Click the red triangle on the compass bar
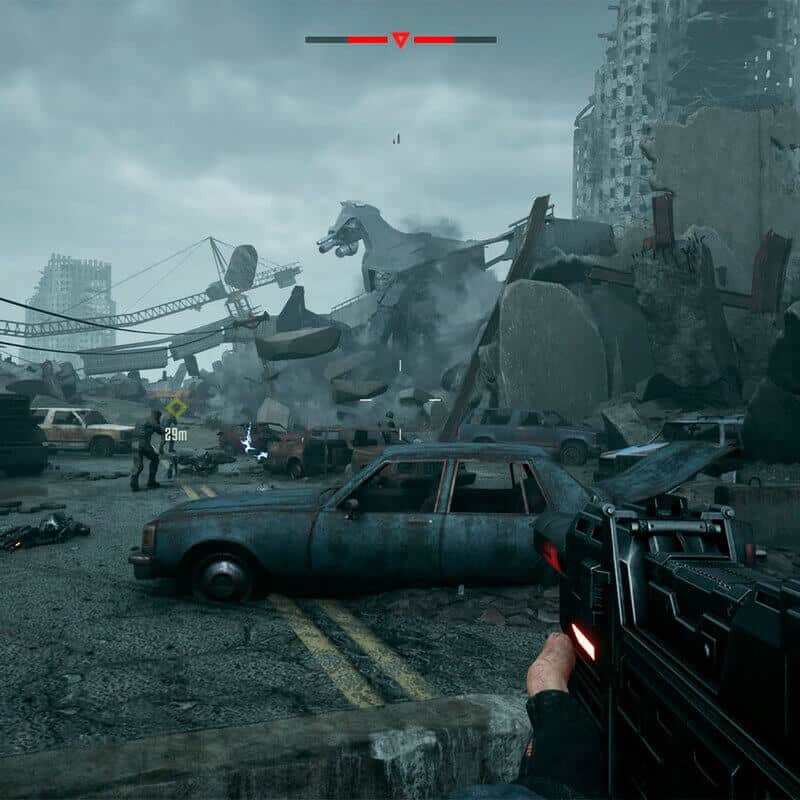Image resolution: width=800 pixels, height=800 pixels. click(400, 40)
